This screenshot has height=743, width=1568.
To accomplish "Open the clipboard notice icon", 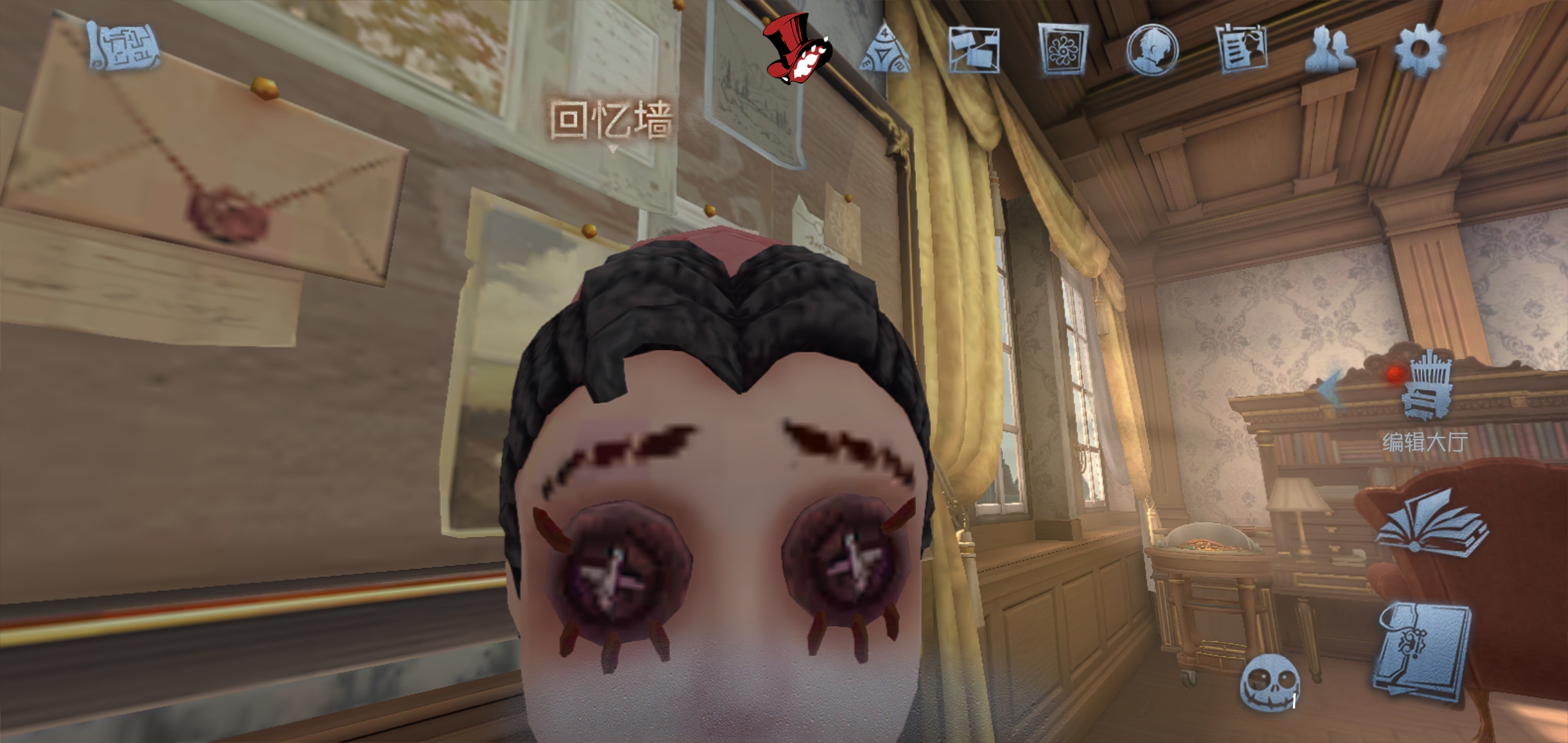I will point(1242,48).
